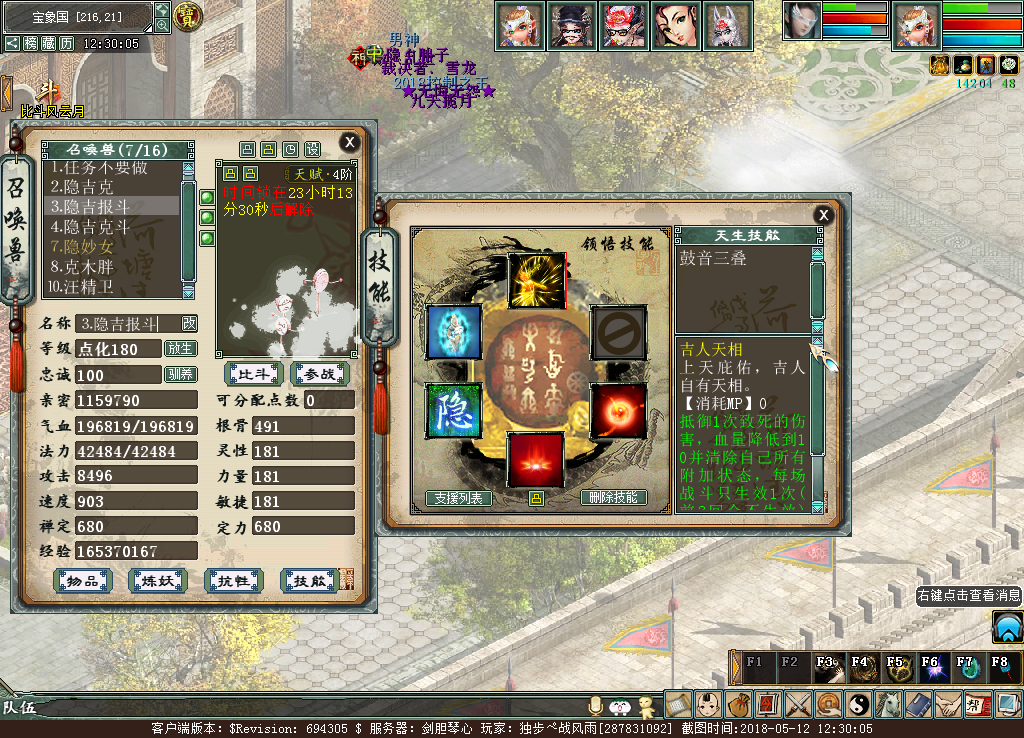Activate the F6 purple spark hotkey skill
The width and height of the screenshot is (1024, 738).
(x=930, y=667)
